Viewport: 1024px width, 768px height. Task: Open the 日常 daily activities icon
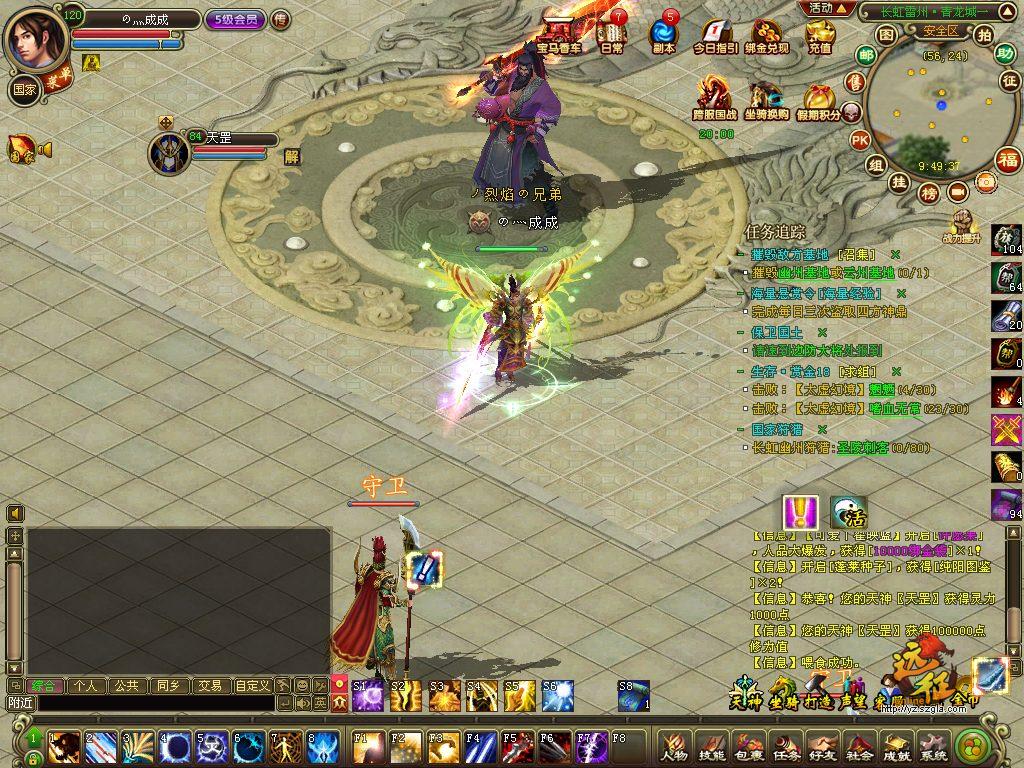(x=611, y=36)
